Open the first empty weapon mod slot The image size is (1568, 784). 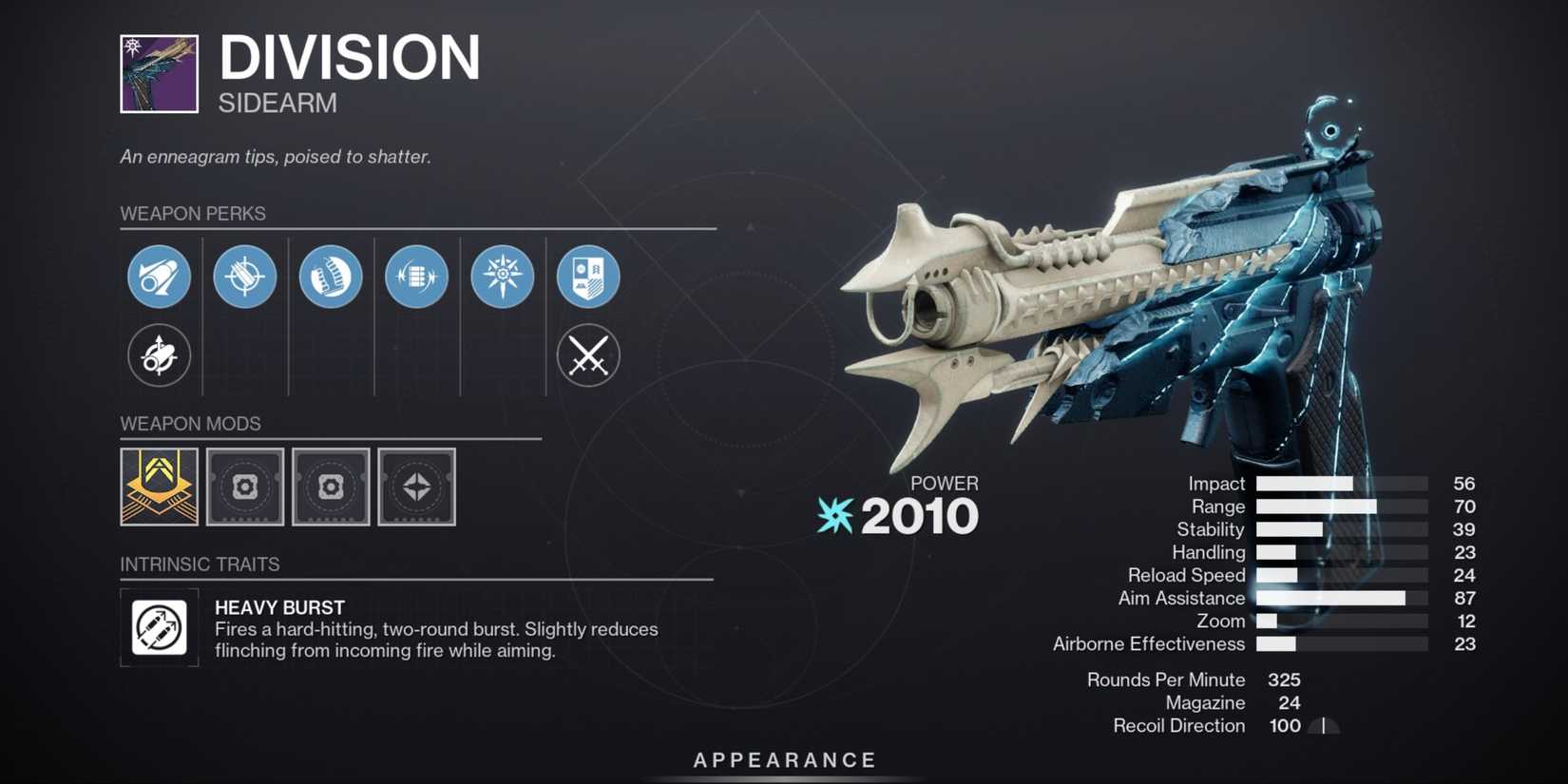[x=244, y=488]
